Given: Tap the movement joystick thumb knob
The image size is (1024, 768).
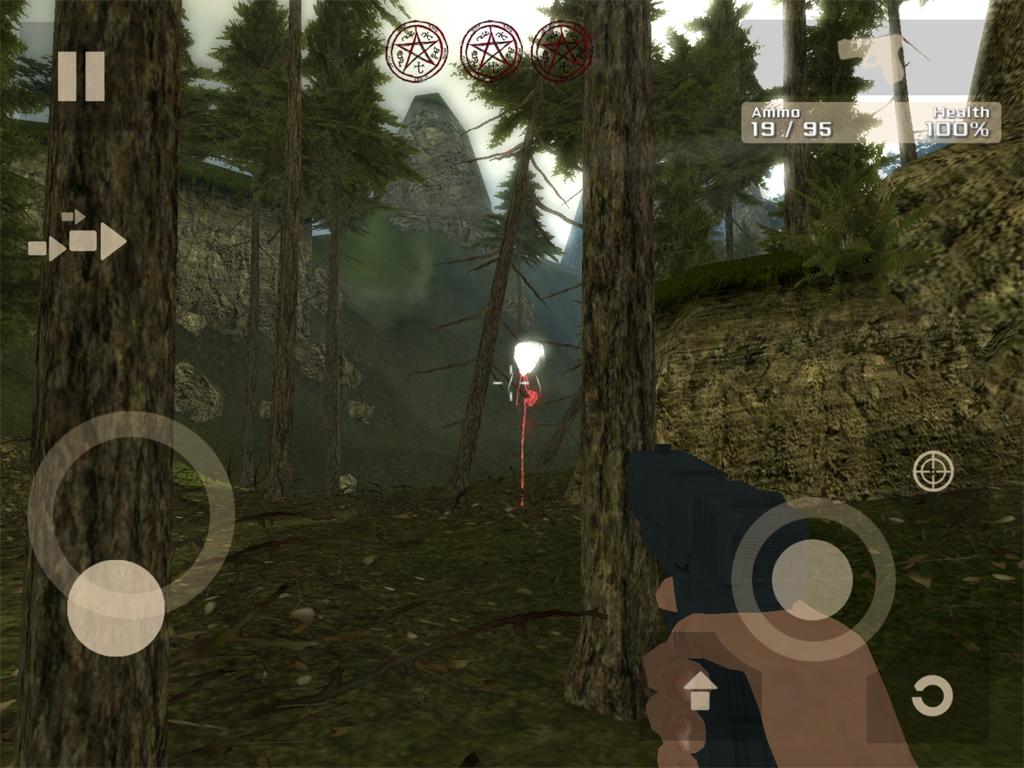Looking at the screenshot, I should point(116,608).
